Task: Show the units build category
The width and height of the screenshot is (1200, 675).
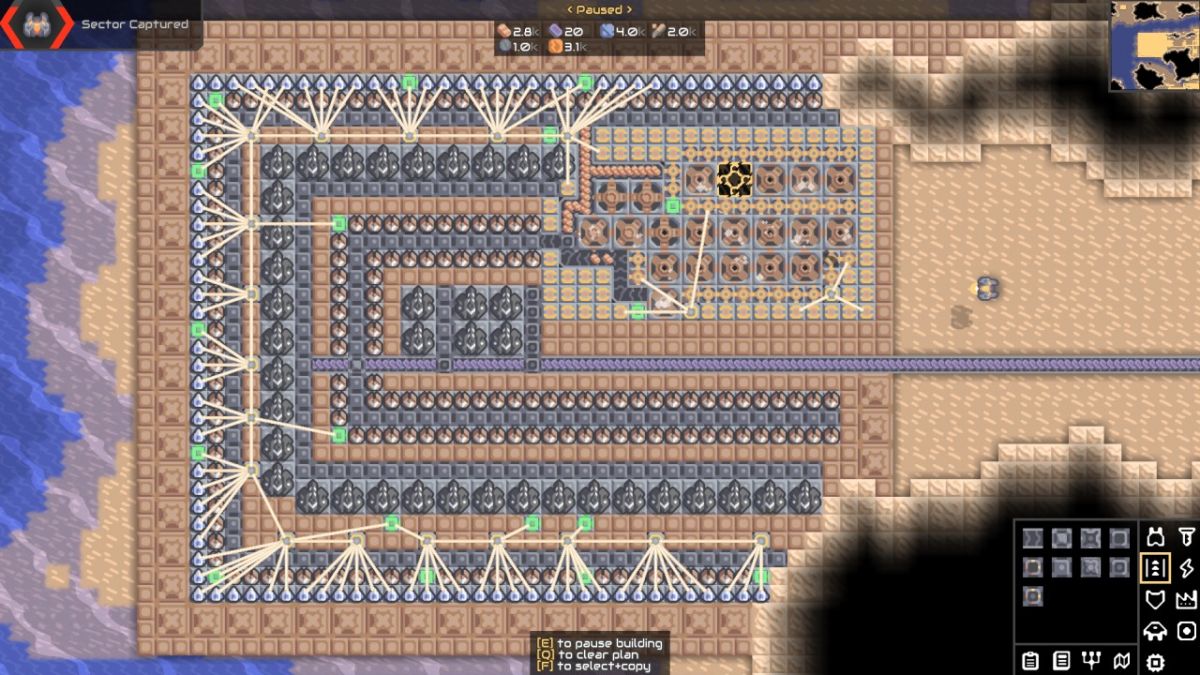Action: 1156,631
